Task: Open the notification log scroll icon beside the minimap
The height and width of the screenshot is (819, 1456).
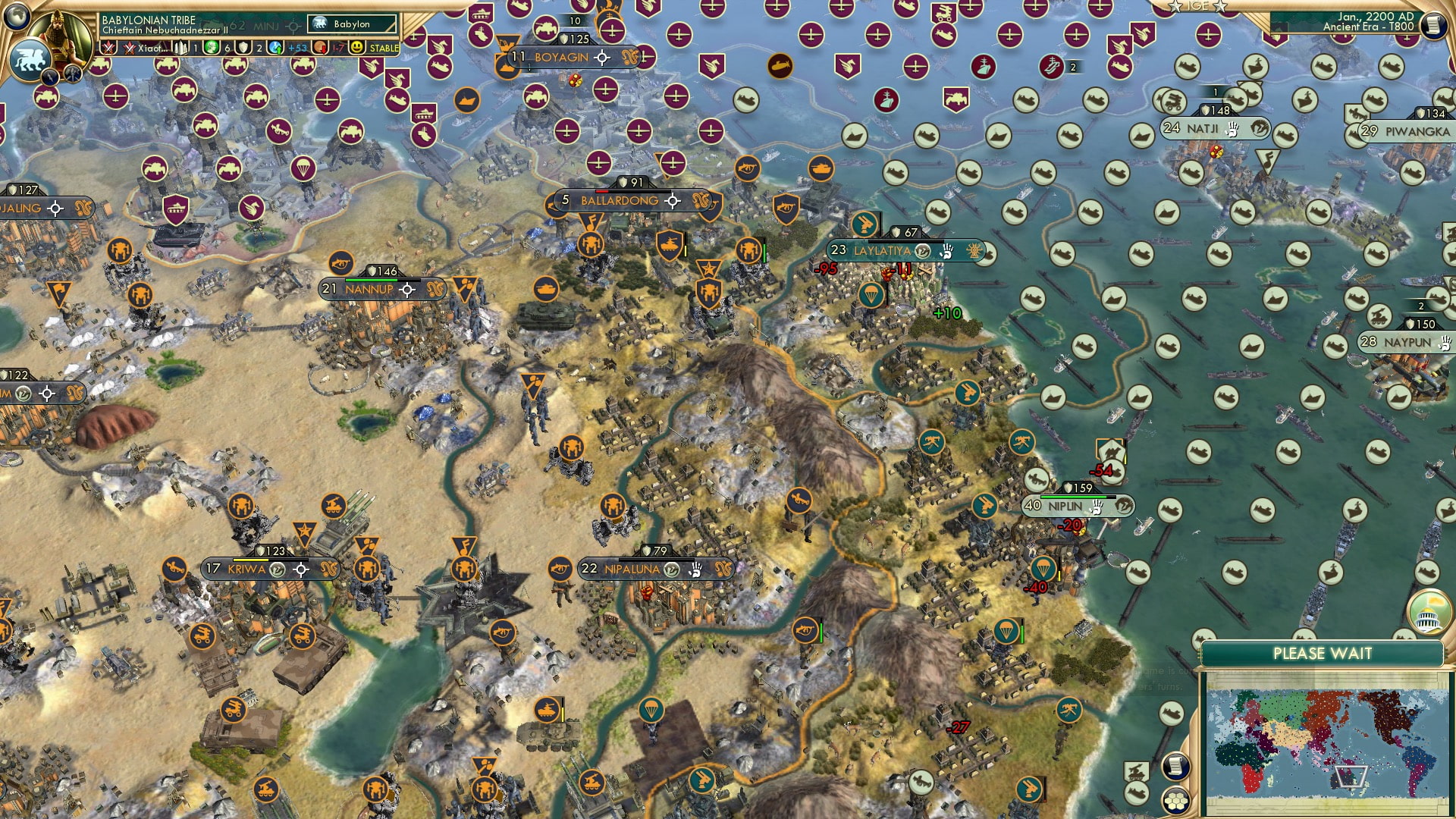Action: coord(1175,767)
